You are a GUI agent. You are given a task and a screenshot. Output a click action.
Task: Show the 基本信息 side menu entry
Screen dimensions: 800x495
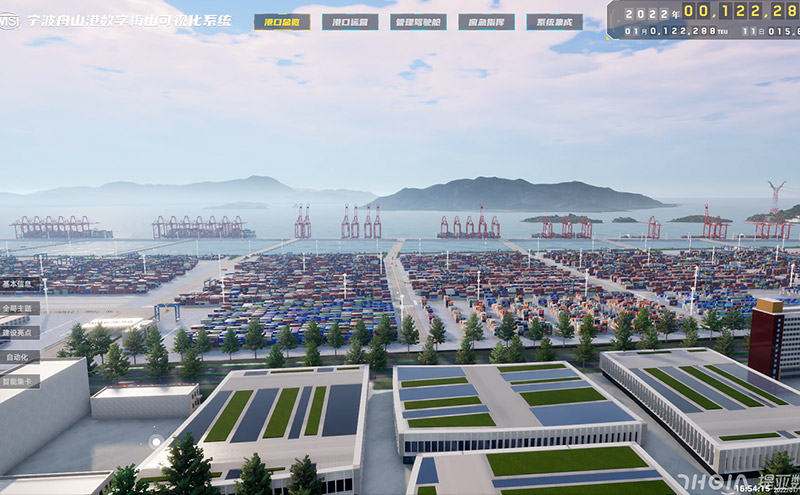(x=18, y=284)
